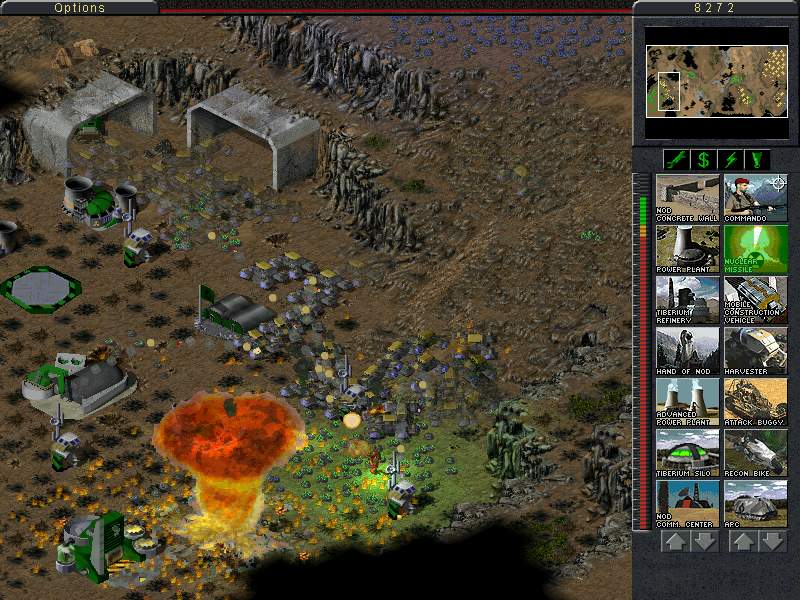
Task: Build a Mobile Construction Vehicle
Action: (755, 300)
